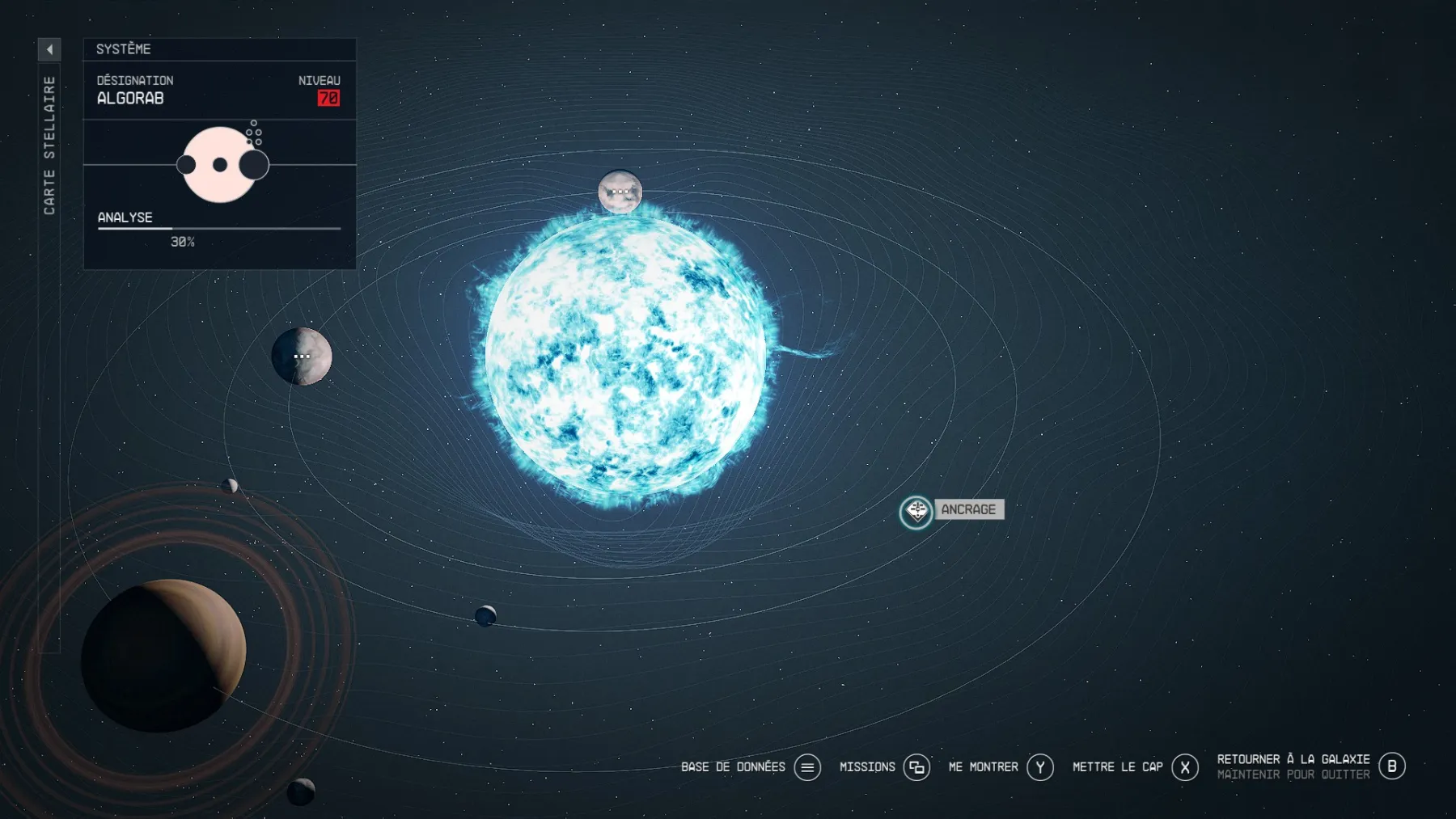Expand the moons indicator on the top planet
The width and height of the screenshot is (1456, 819).
[x=620, y=191]
